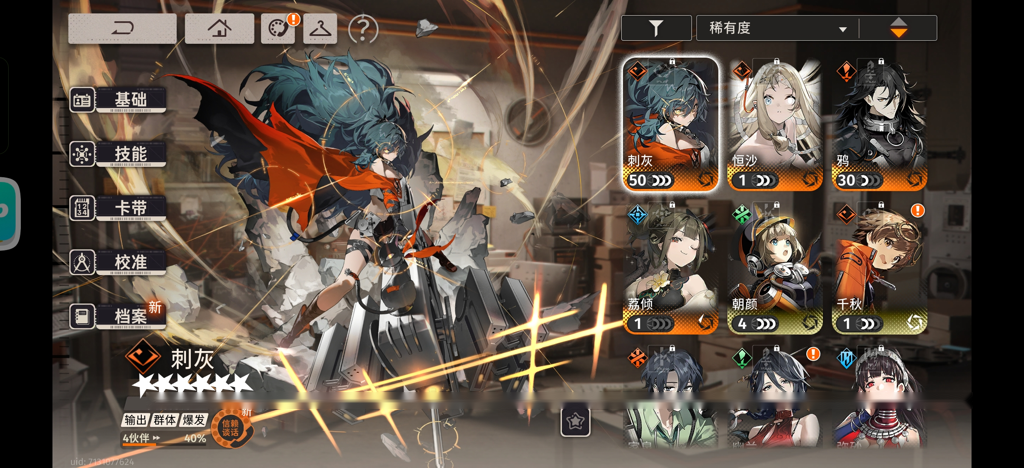Show help via the question mark icon
The image size is (1024, 468).
click(363, 30)
